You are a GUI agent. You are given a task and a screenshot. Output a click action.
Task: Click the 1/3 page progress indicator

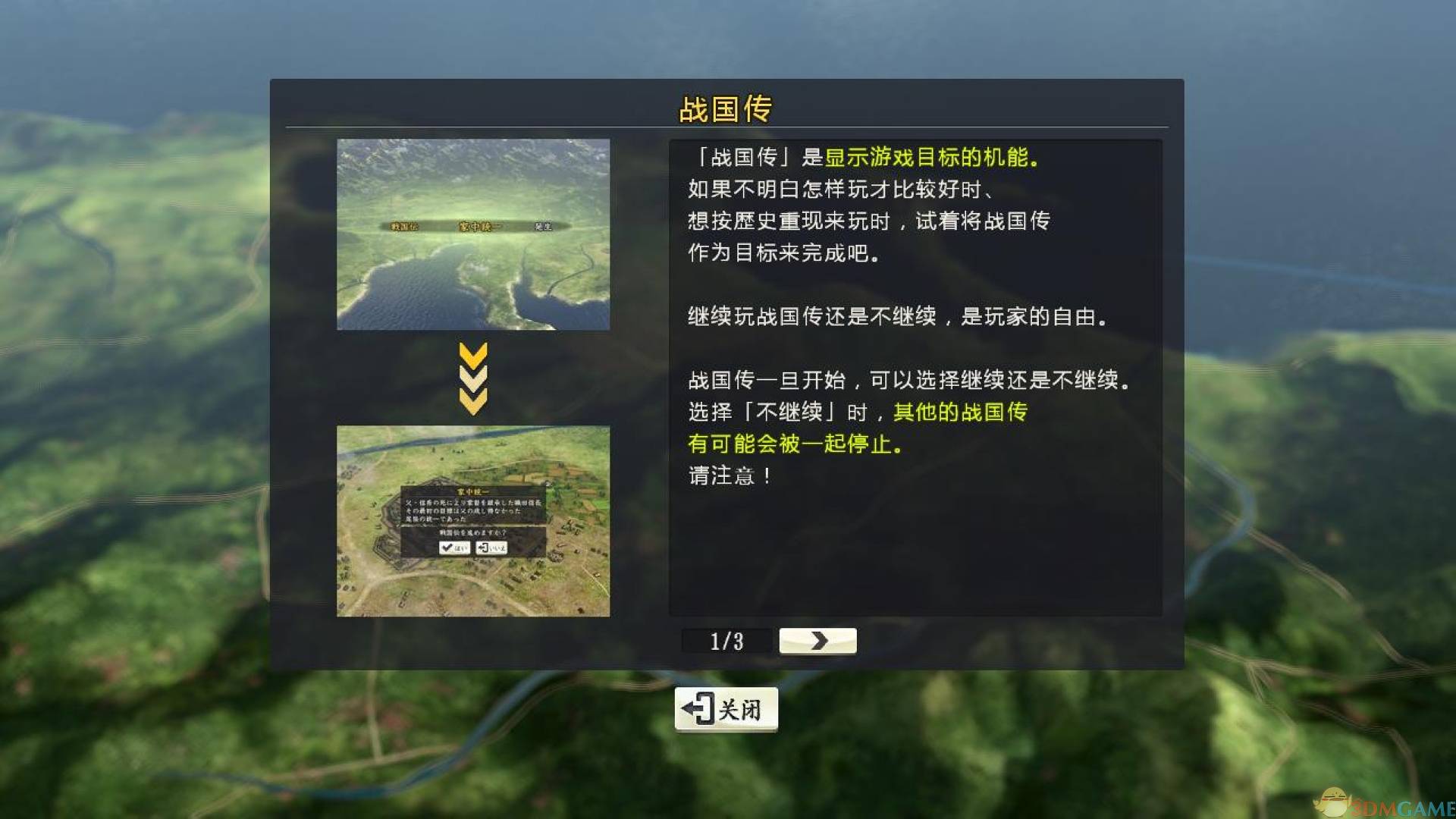coord(725,641)
